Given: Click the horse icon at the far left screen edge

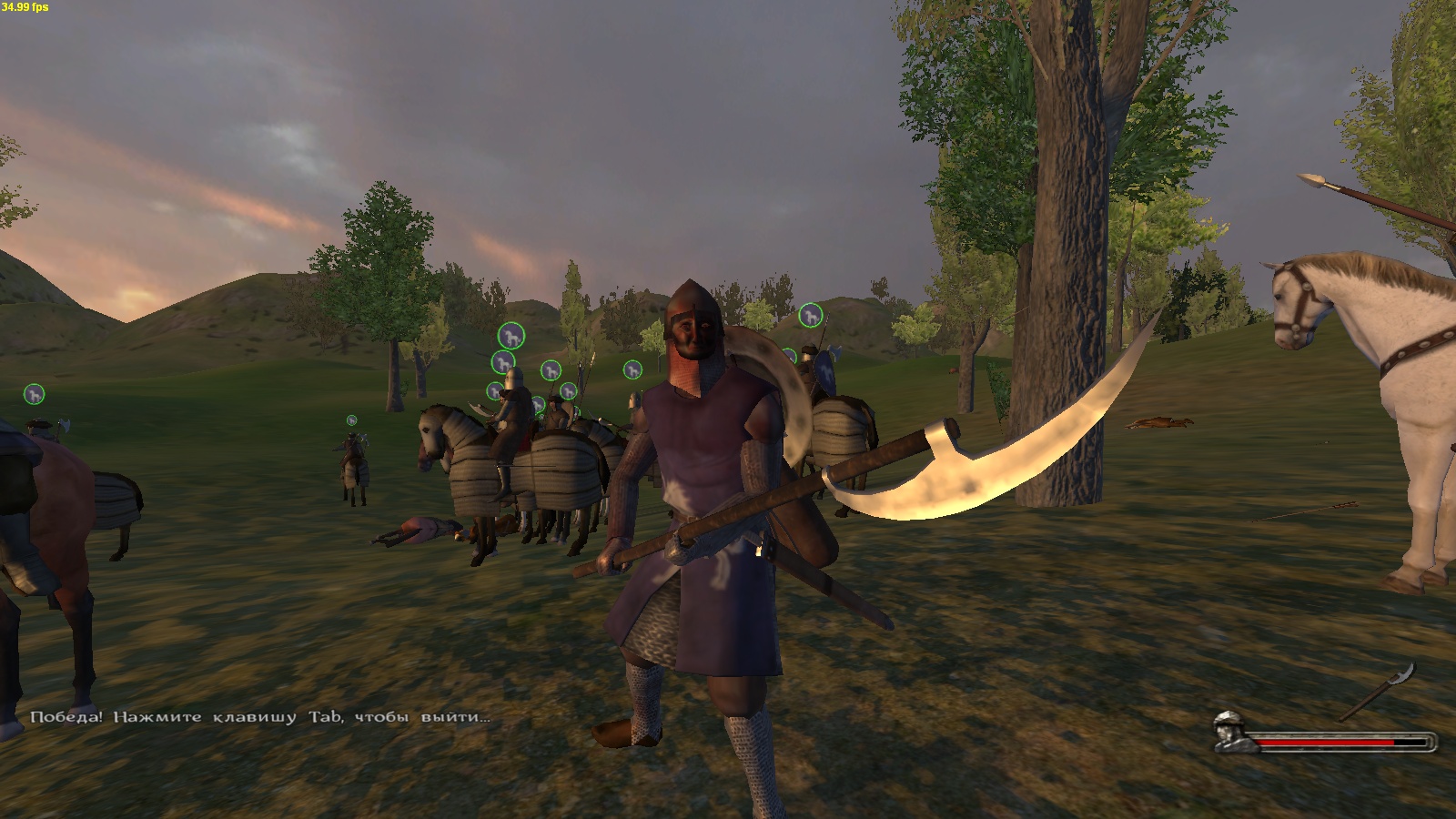Looking at the screenshot, I should [33, 396].
